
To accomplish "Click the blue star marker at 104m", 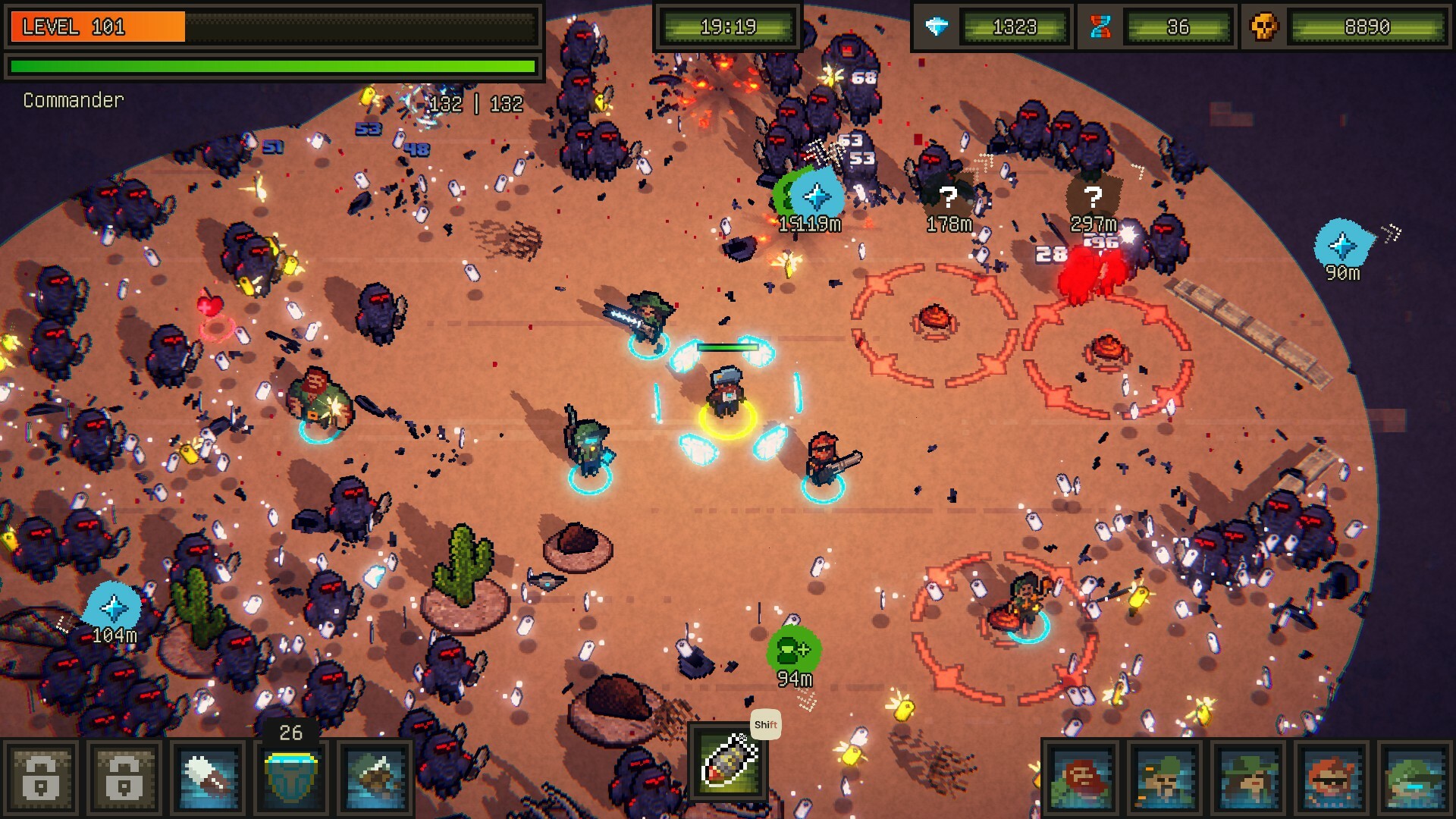I will (x=114, y=607).
